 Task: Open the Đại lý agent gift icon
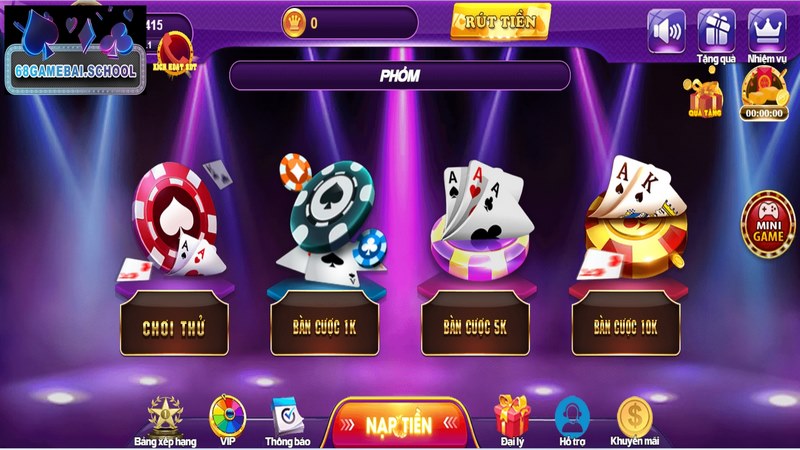pyautogui.click(x=511, y=419)
